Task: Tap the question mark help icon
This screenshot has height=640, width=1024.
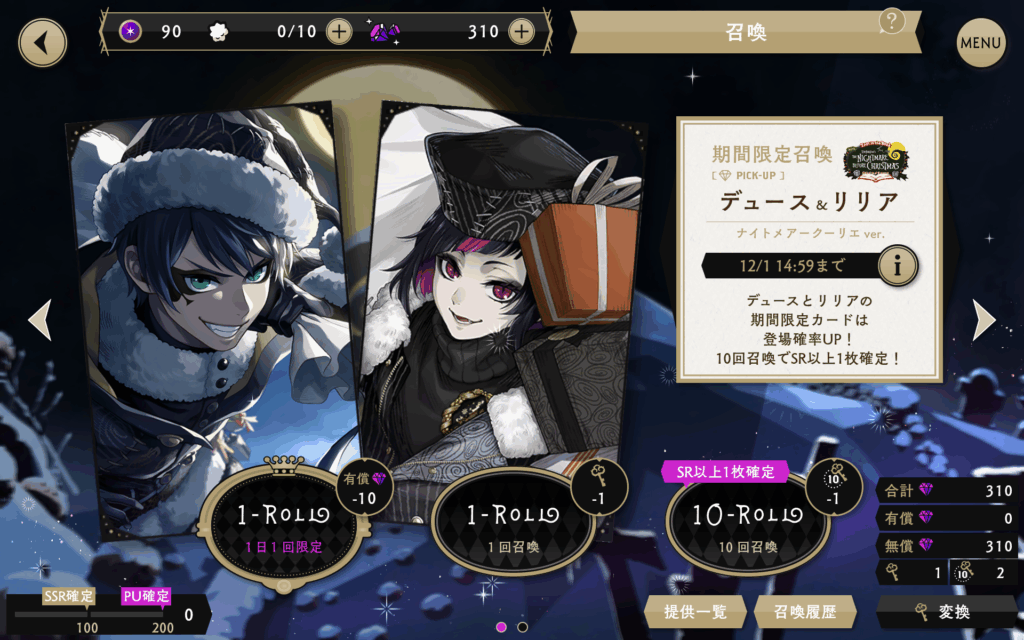Action: (x=892, y=21)
